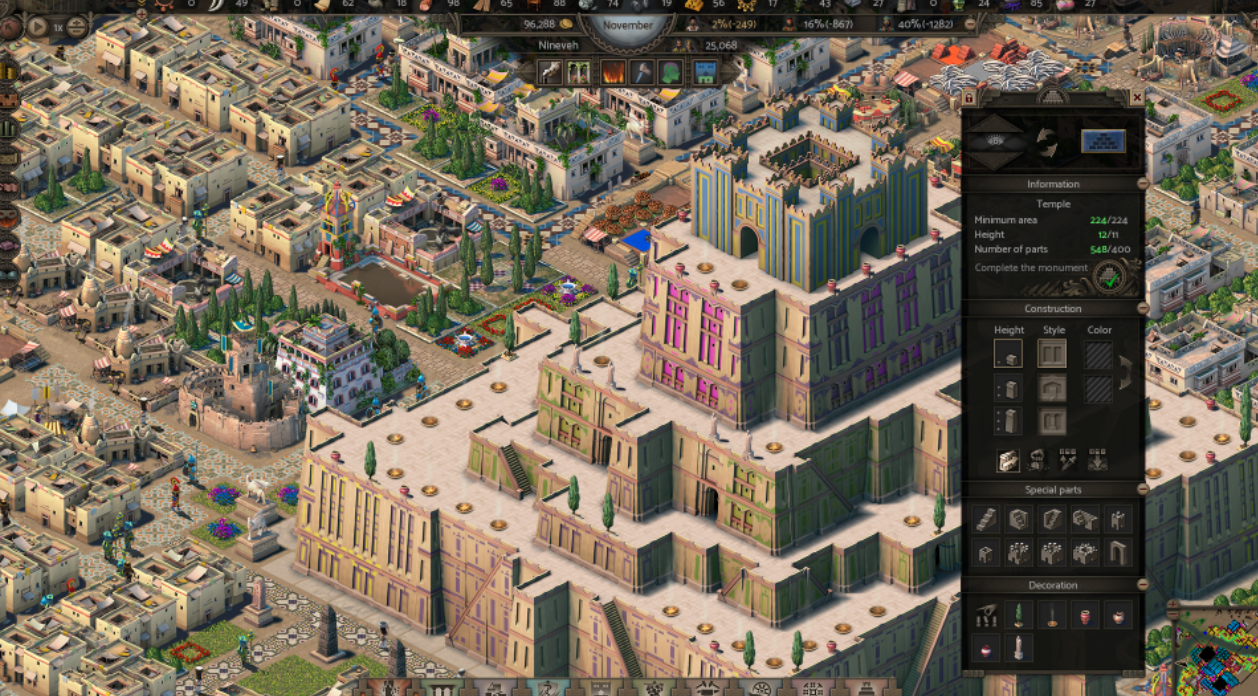Select the cypress tree decoration

point(1019,615)
